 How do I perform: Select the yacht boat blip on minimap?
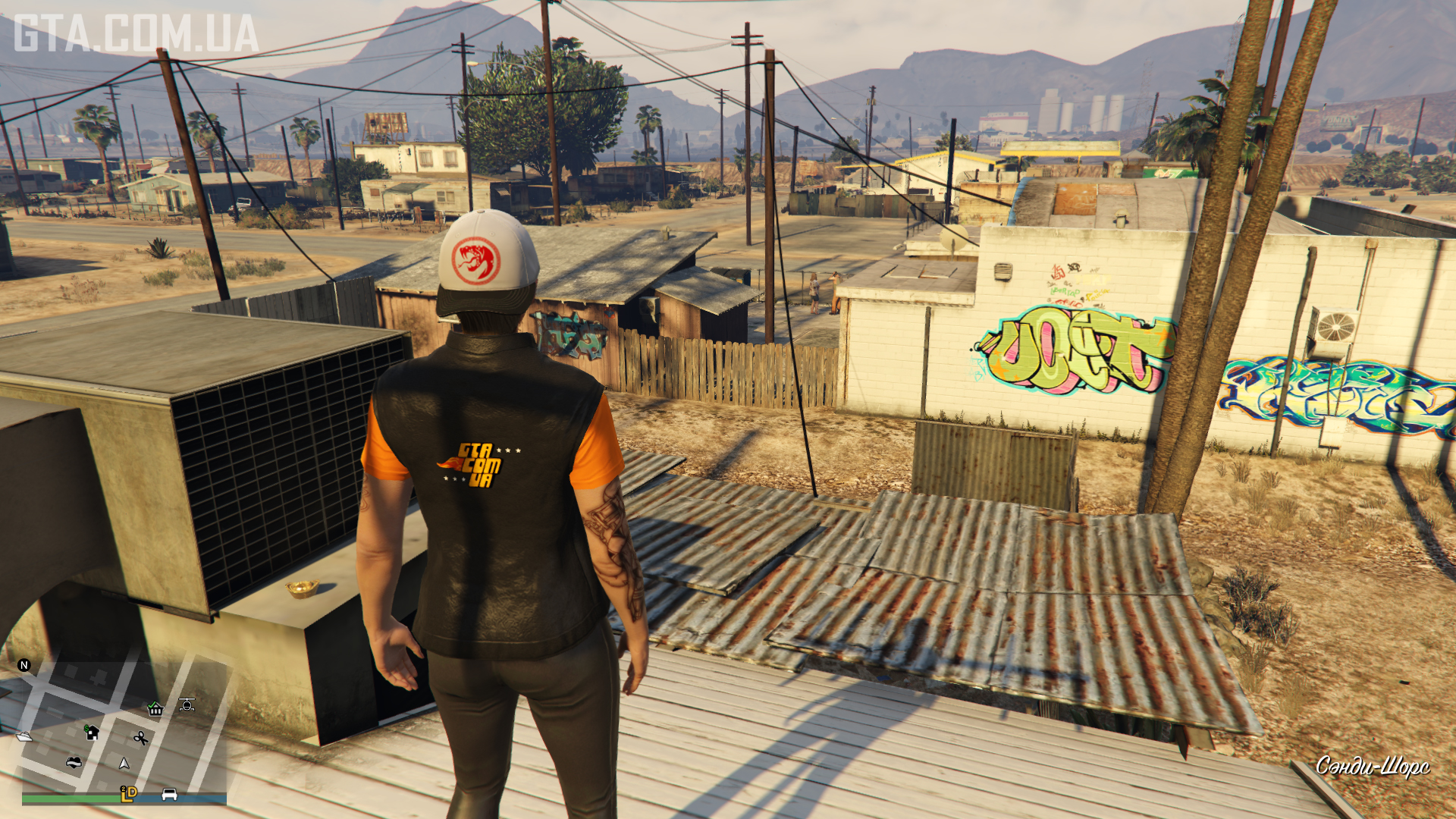tap(24, 736)
